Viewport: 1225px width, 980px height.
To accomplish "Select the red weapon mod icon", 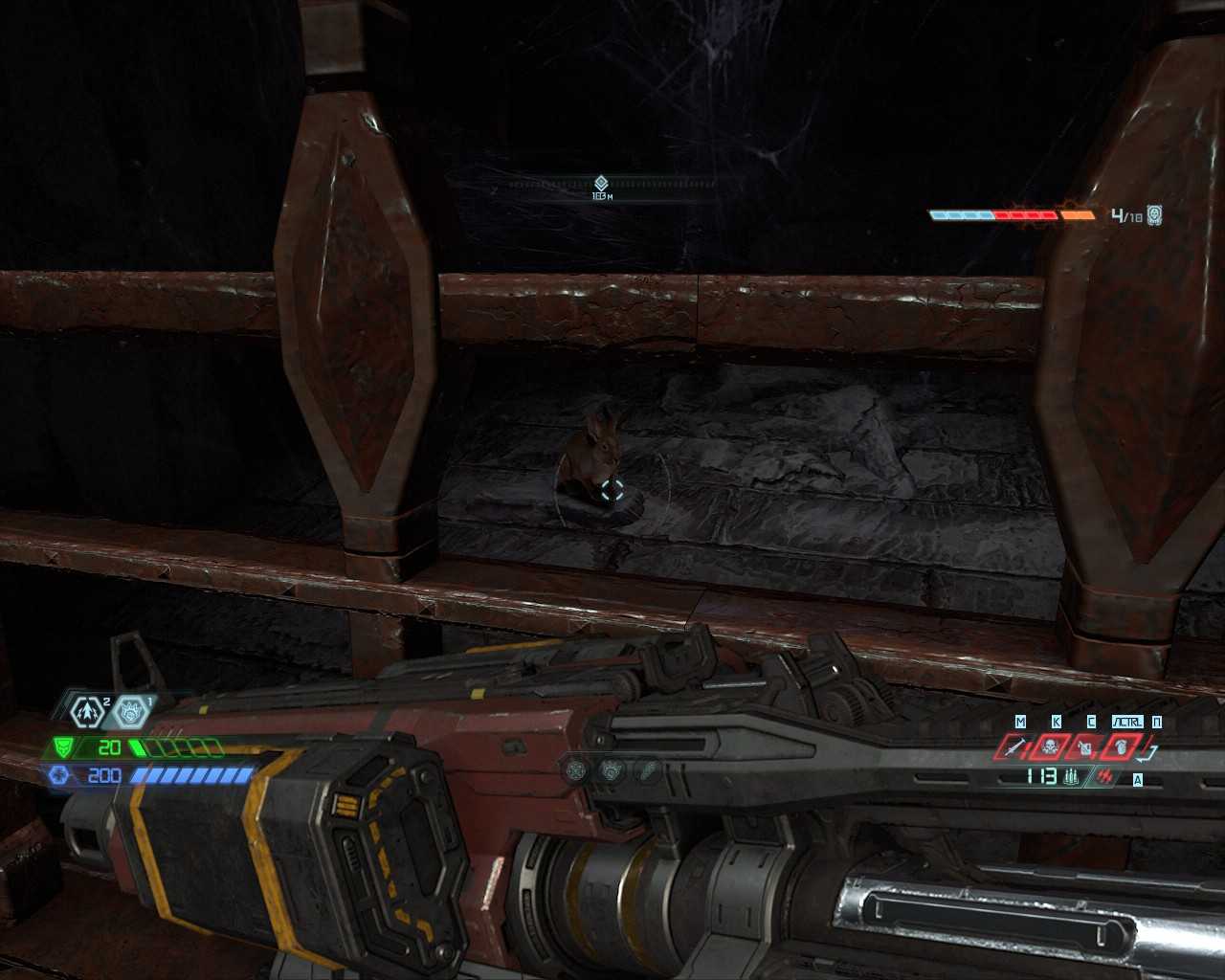I will (1106, 776).
